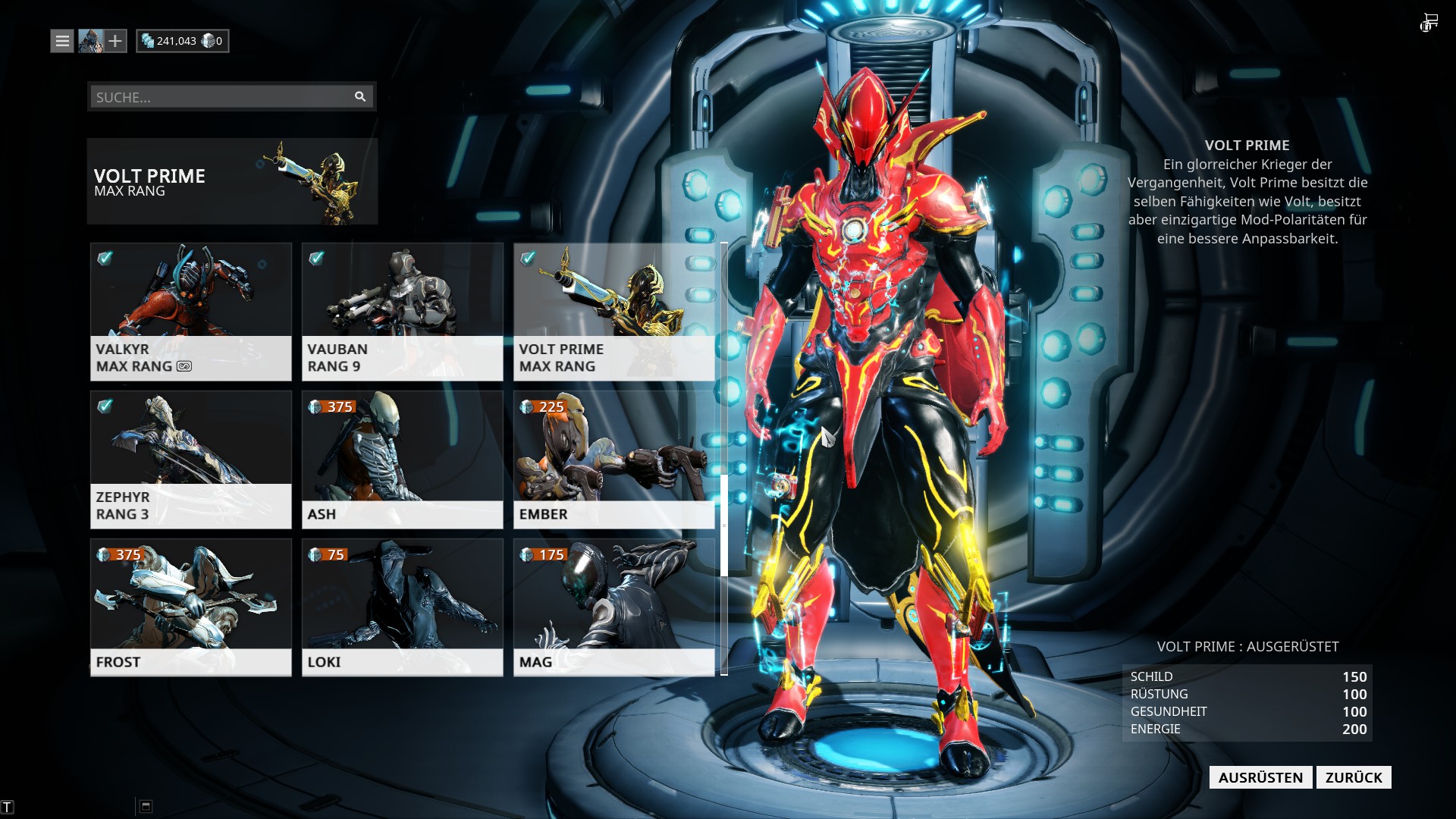The image size is (1456, 819).
Task: Open the platinum and credits currency display
Action: 182,41
